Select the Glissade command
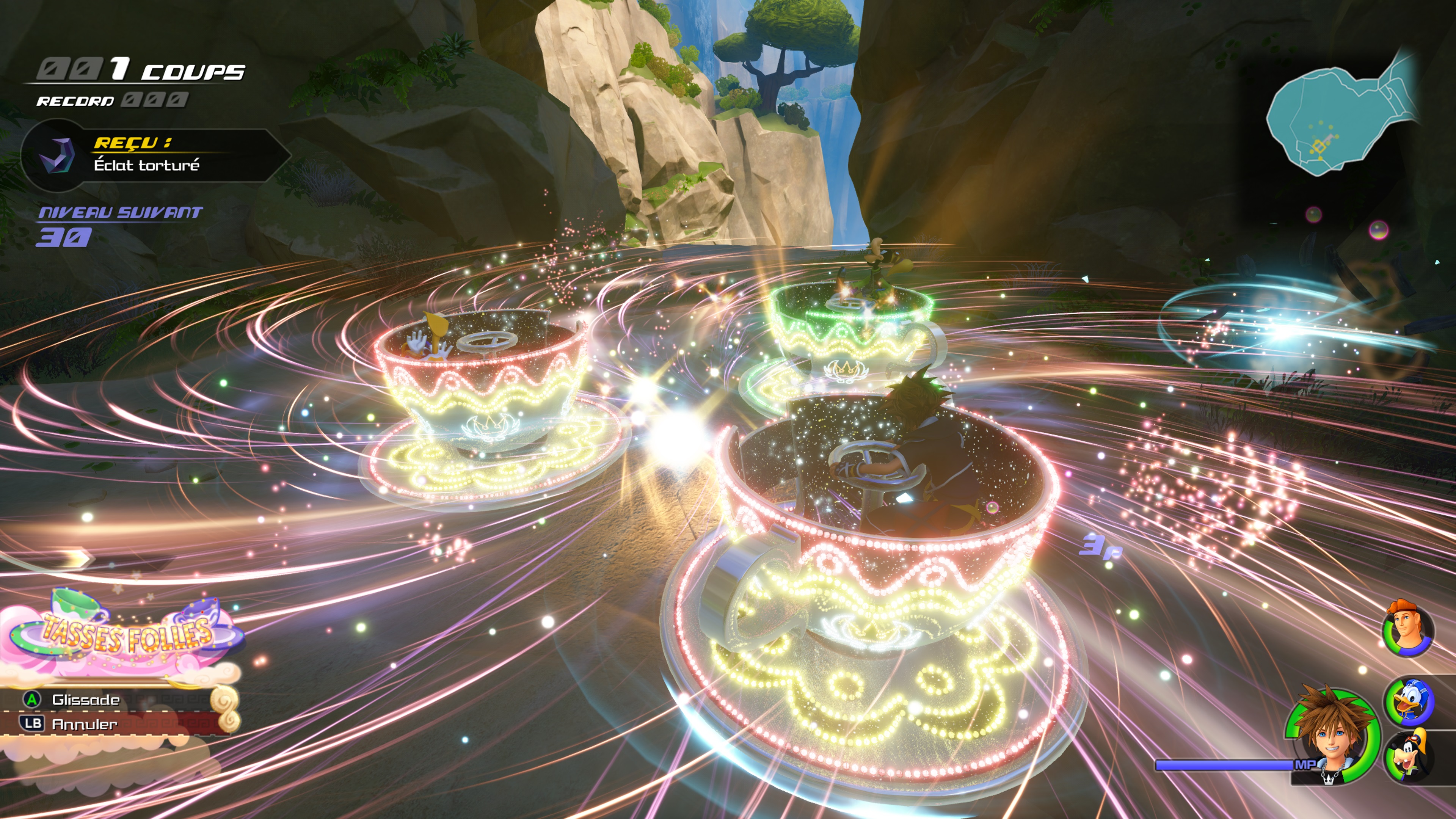Image resolution: width=1456 pixels, height=819 pixels. (85, 700)
